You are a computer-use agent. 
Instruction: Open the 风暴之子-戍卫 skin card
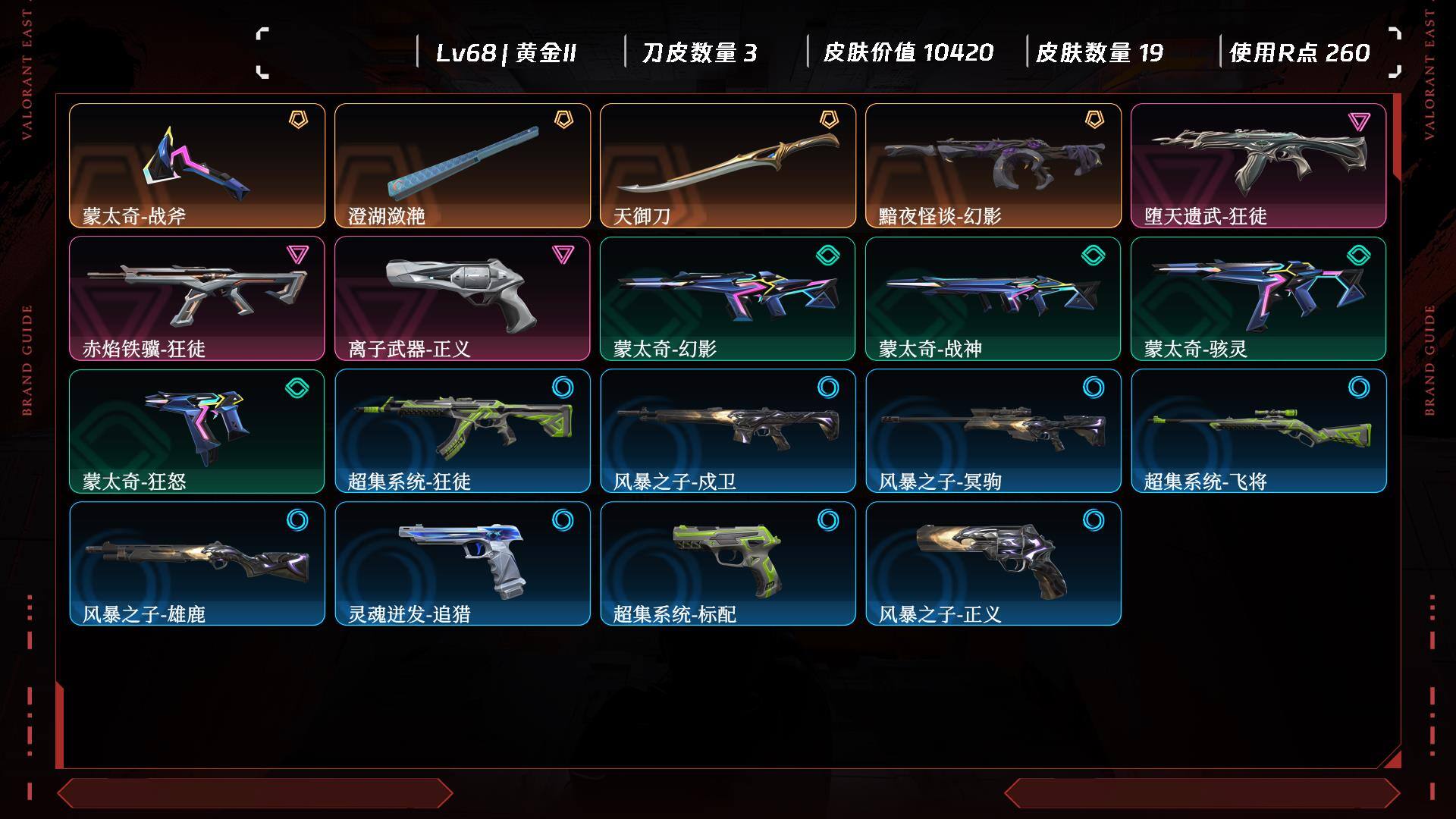pyautogui.click(x=728, y=431)
